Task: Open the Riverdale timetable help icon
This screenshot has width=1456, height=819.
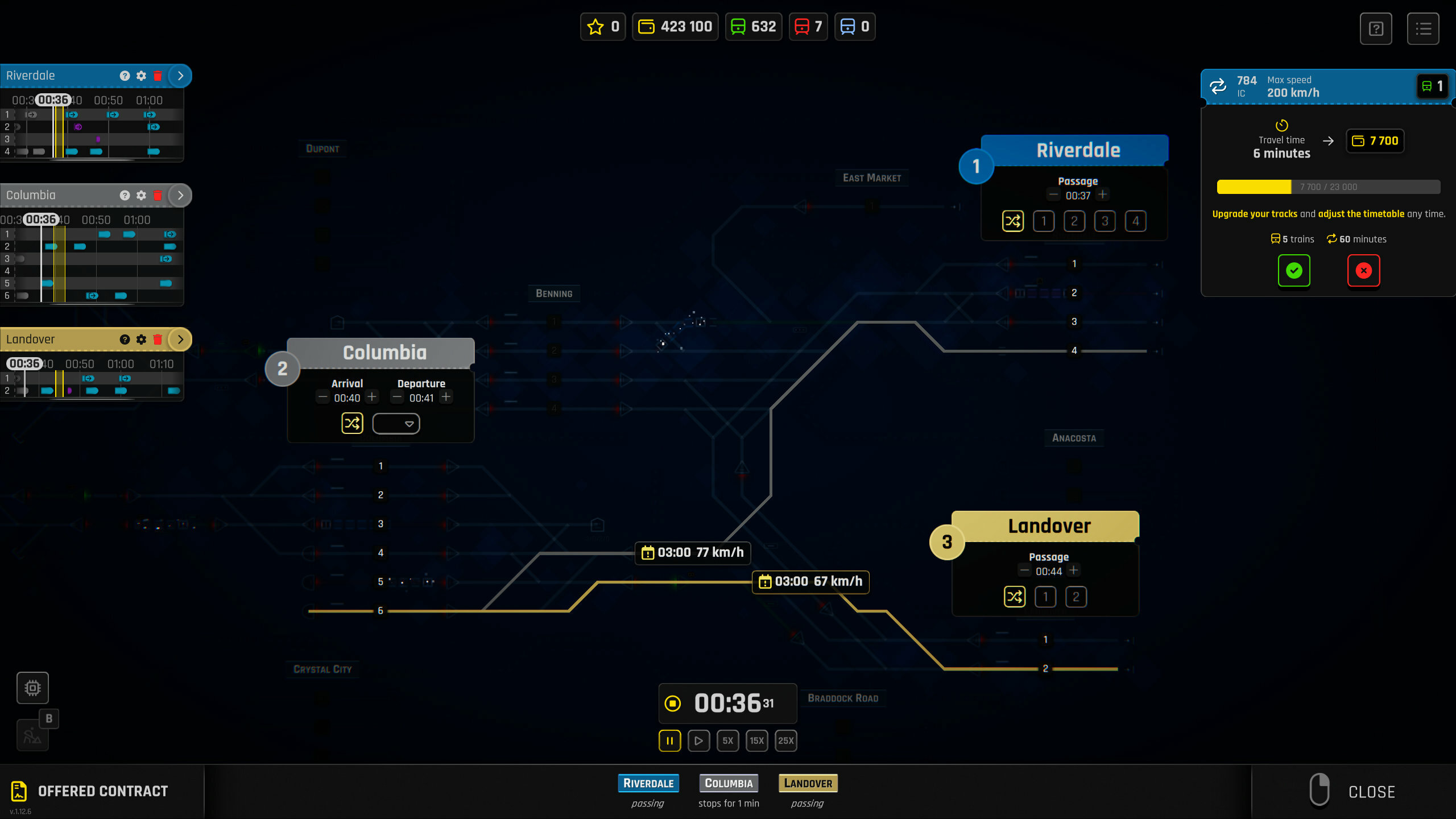Action: pyautogui.click(x=125, y=75)
